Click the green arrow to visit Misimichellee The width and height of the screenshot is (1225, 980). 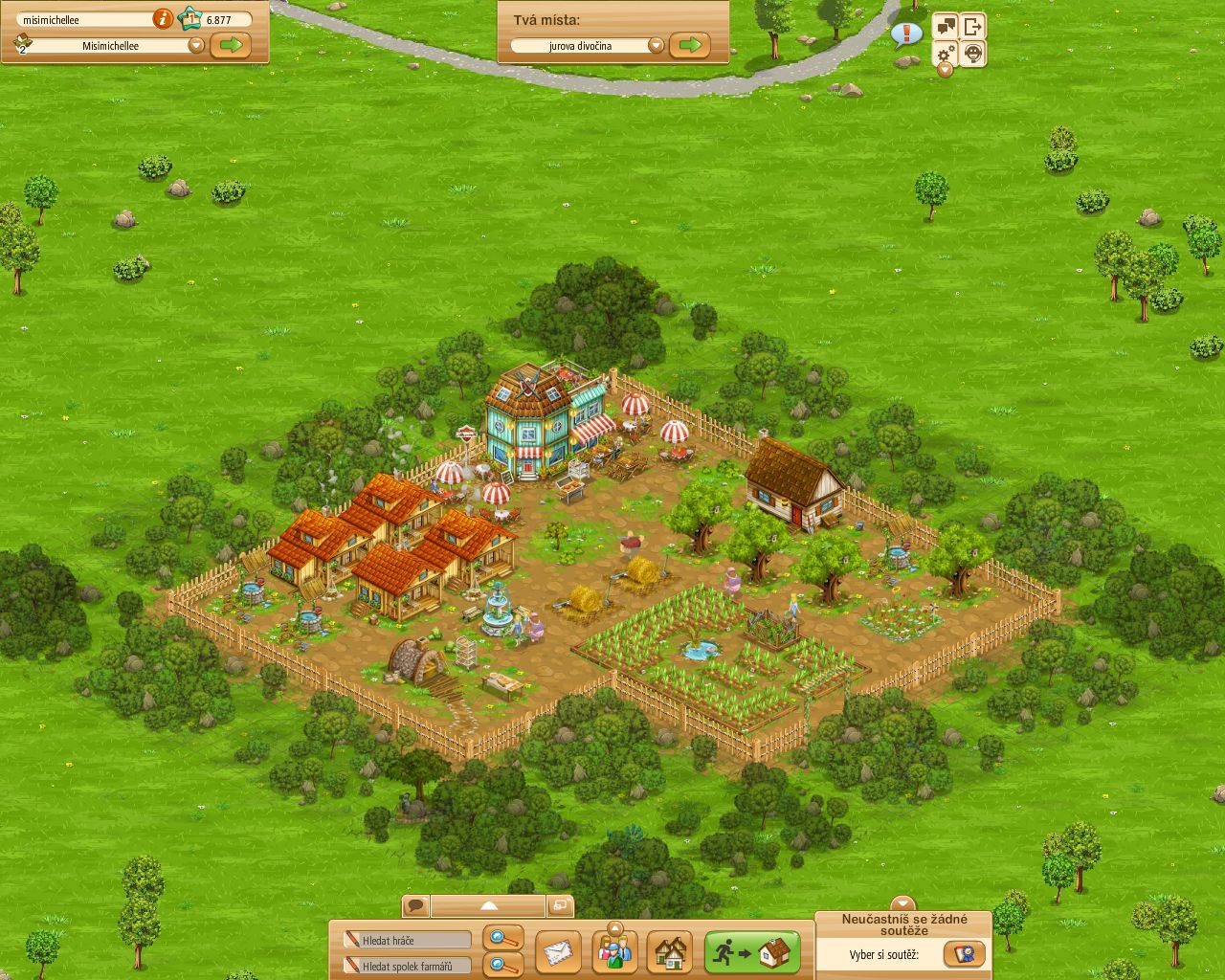230,44
